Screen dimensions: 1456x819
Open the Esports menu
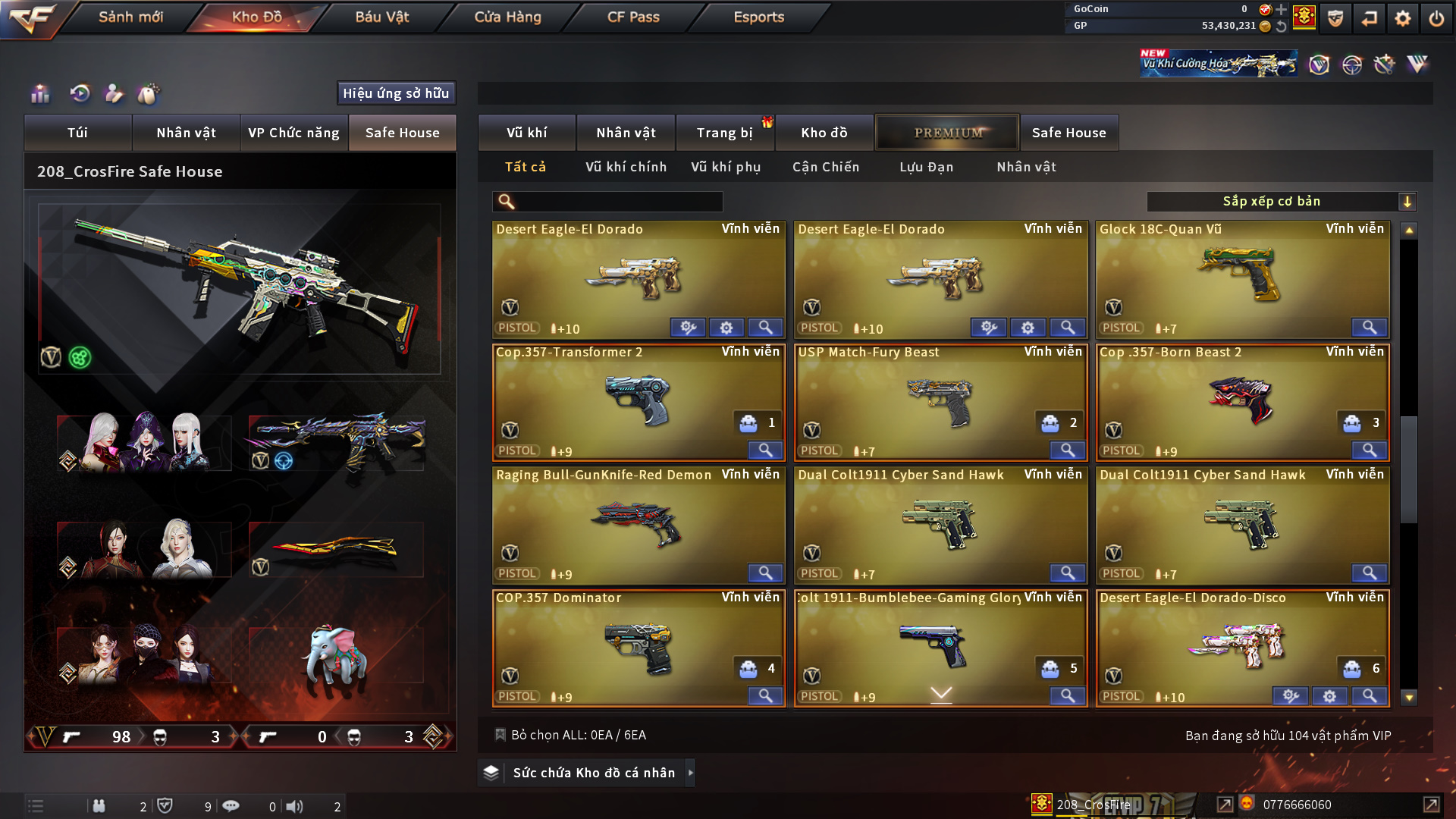[x=758, y=17]
